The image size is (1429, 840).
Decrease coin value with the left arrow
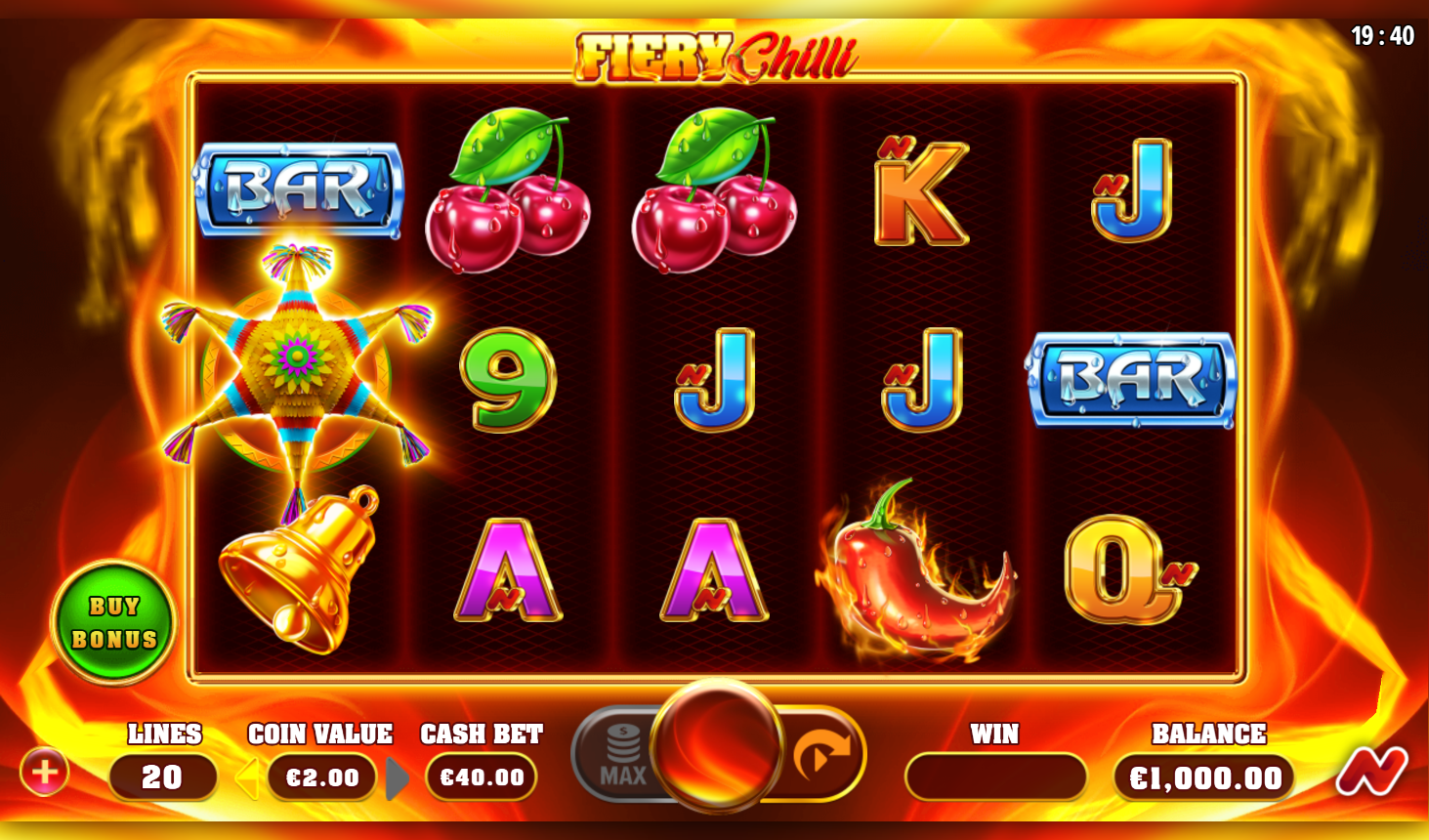coord(247,777)
